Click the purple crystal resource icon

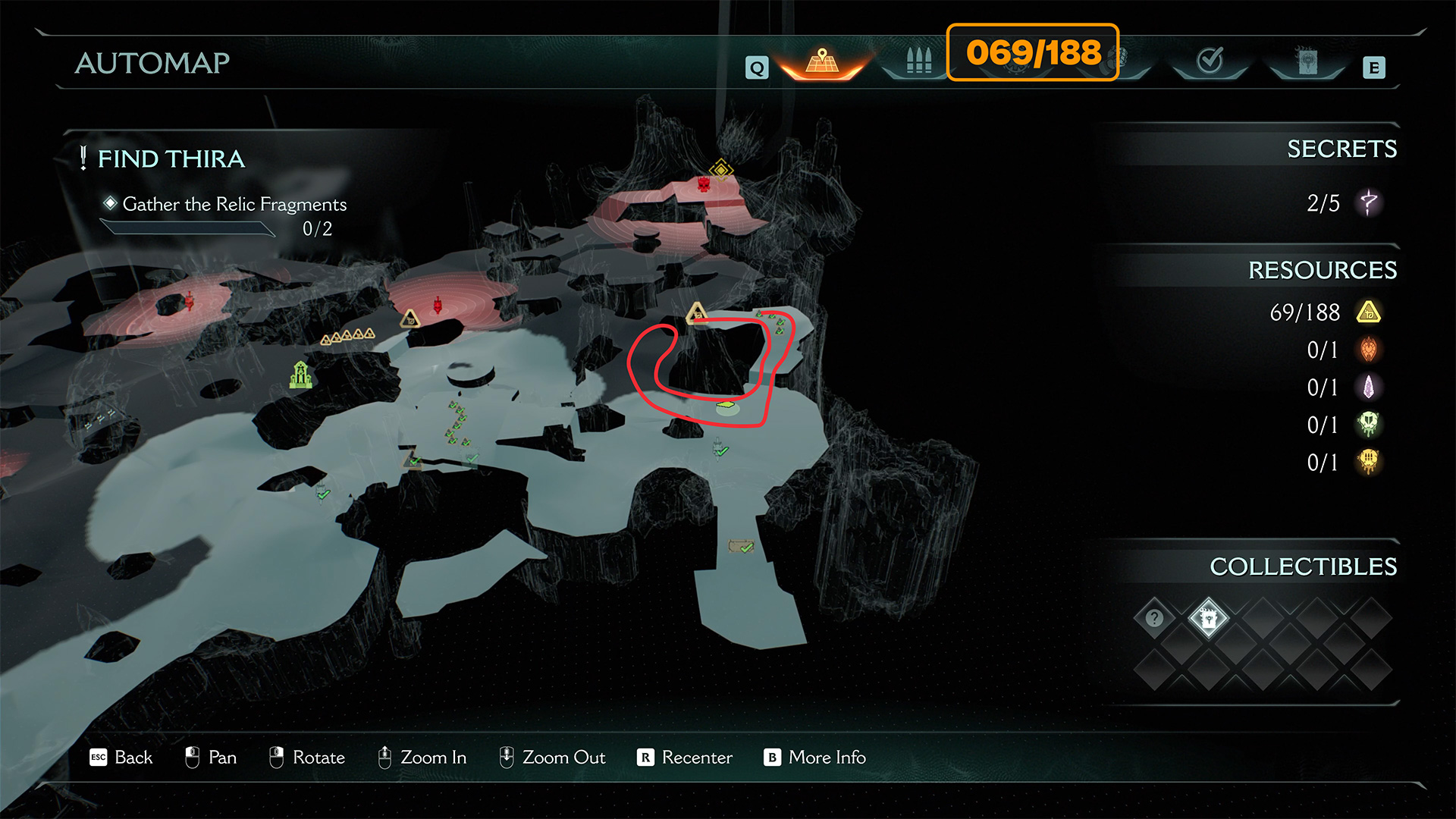point(1368,388)
